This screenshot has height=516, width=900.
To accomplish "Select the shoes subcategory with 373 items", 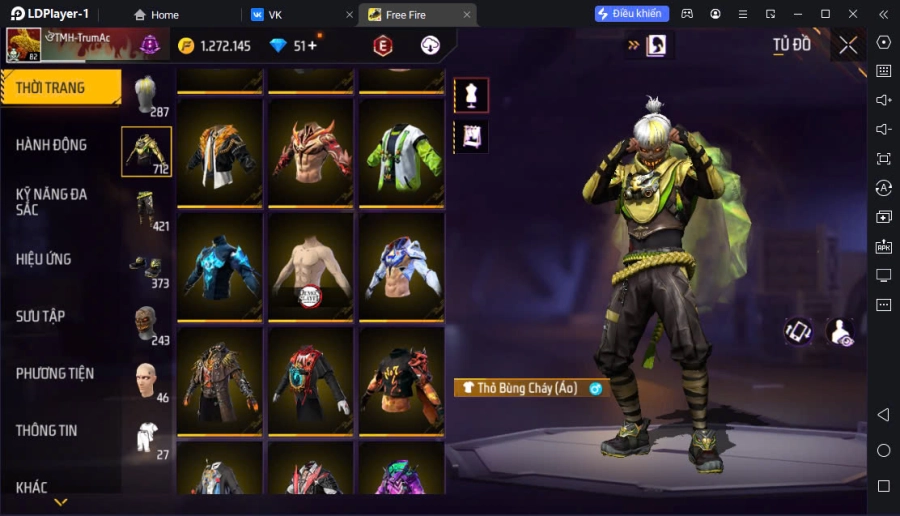I will coord(146,267).
